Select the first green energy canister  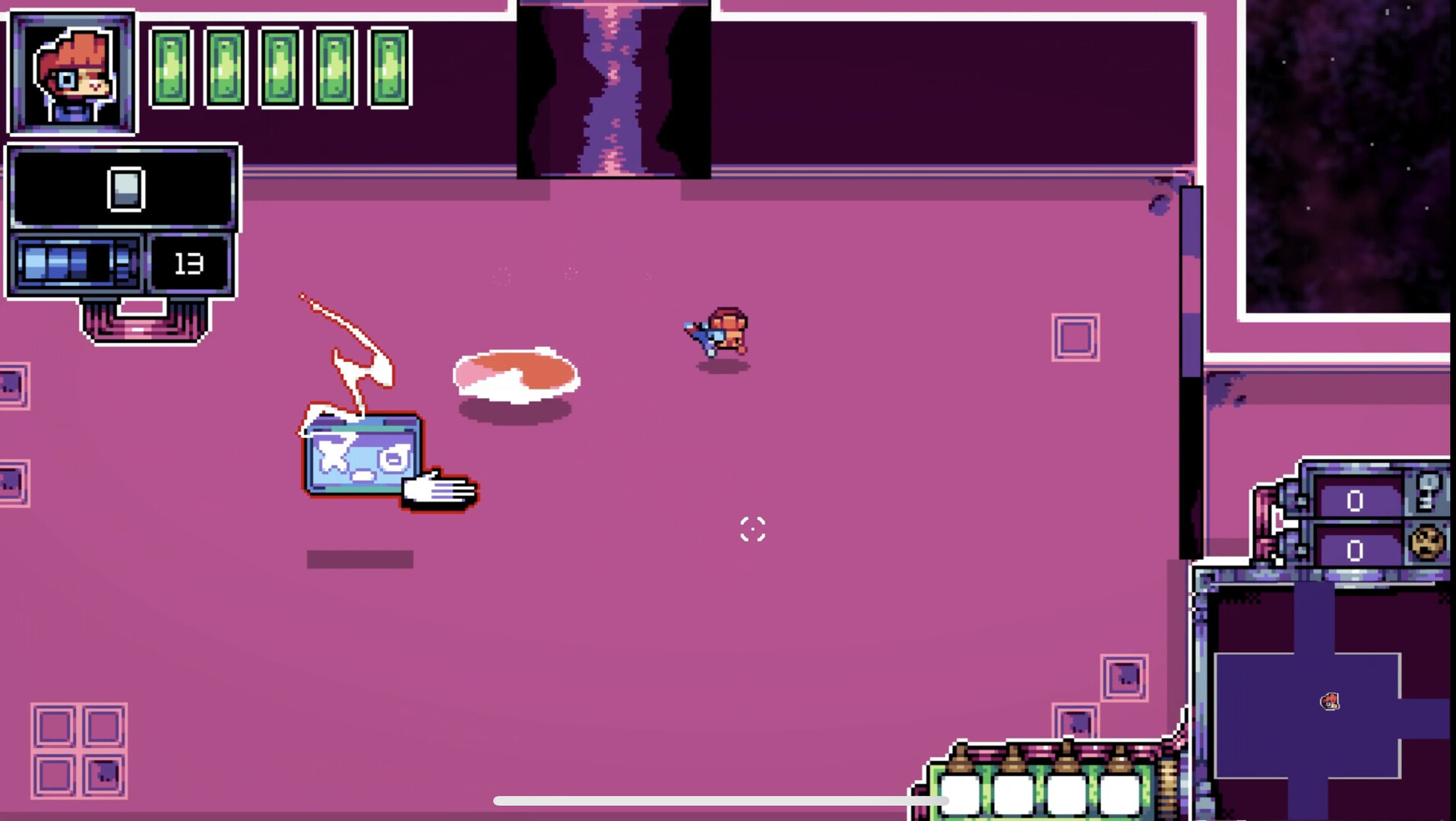[173, 68]
